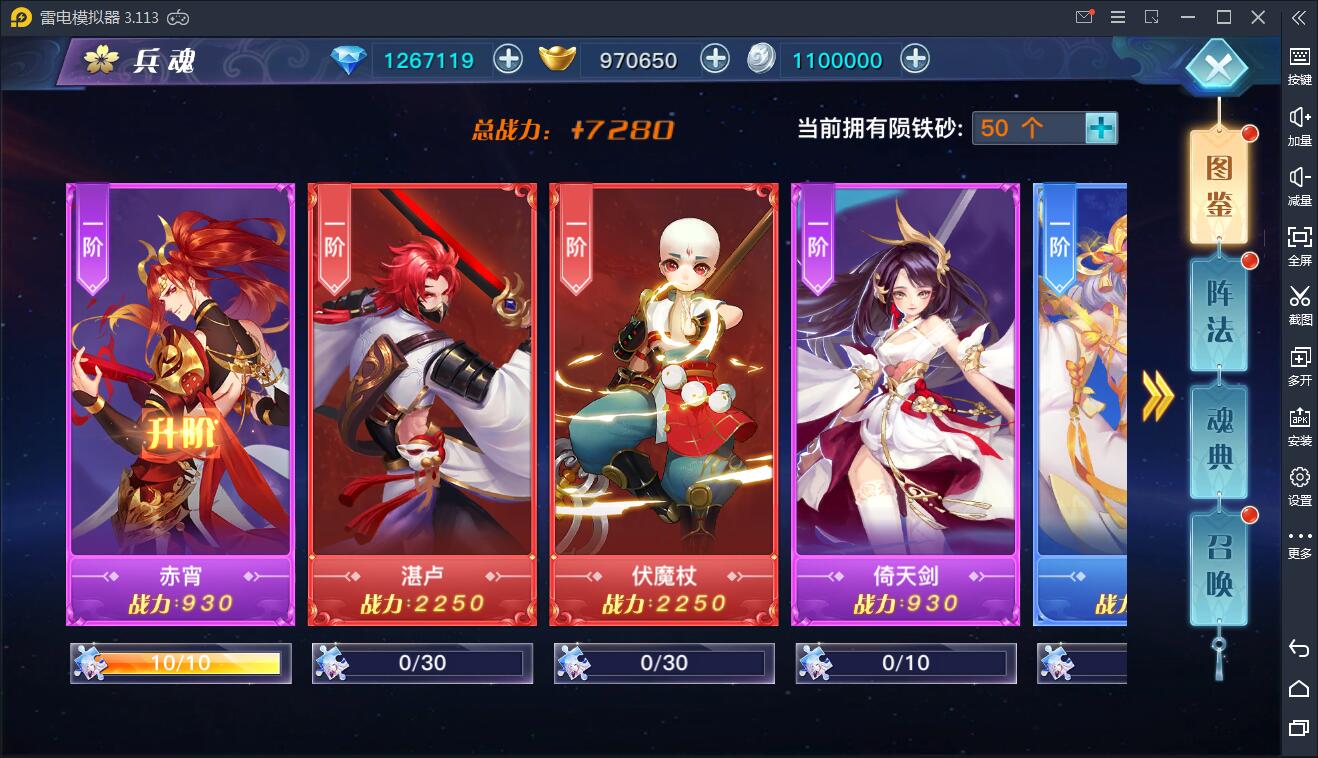This screenshot has height=758, width=1318.
Task: Open the 多开 multi-instance icon
Action: pyautogui.click(x=1299, y=365)
